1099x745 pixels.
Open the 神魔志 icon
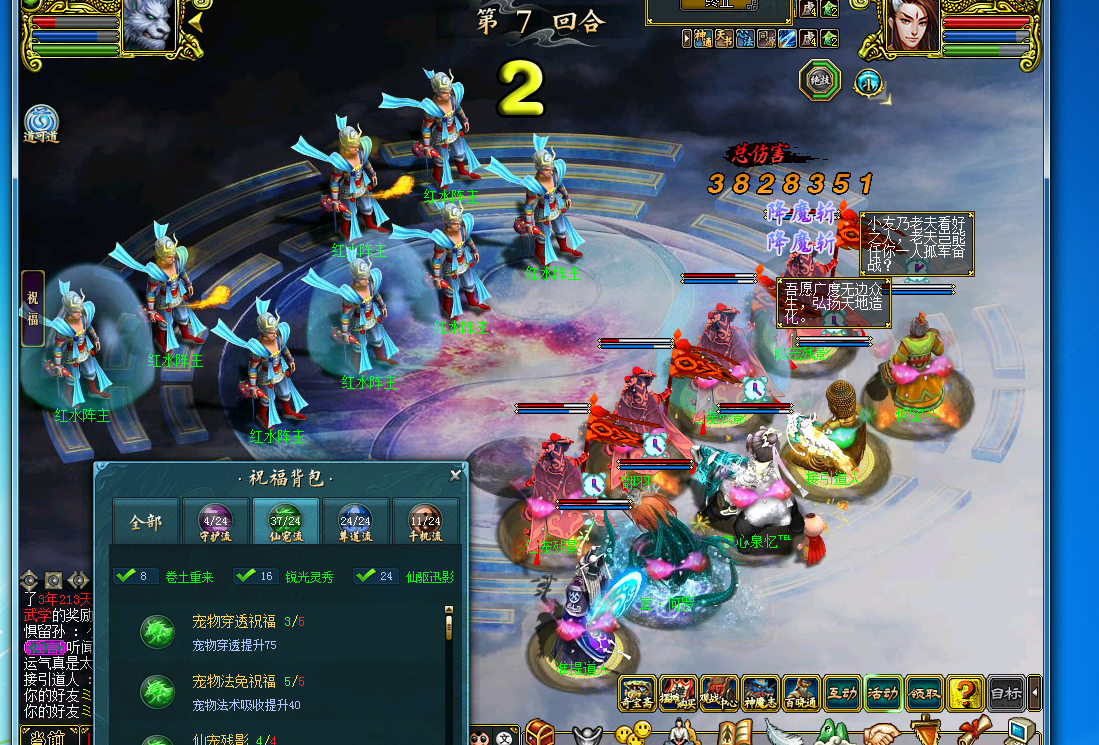[x=760, y=693]
